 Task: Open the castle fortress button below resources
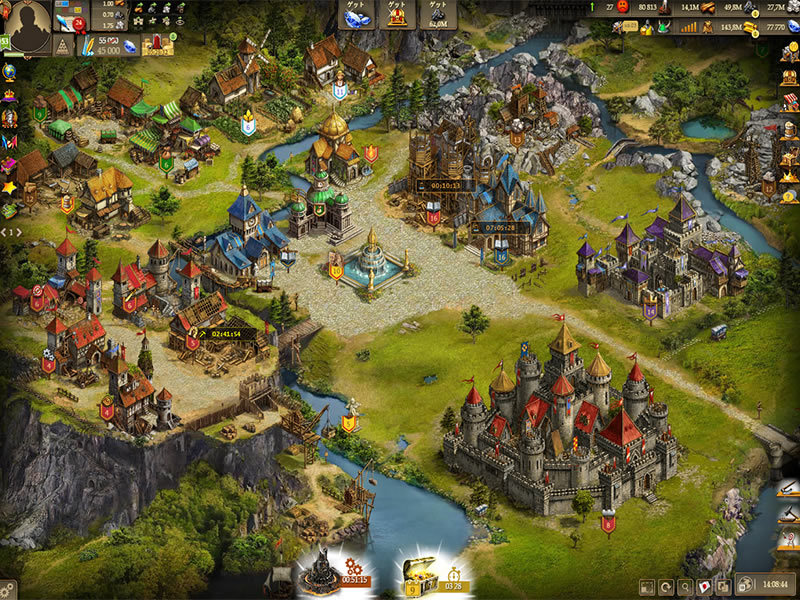pyautogui.click(x=157, y=44)
